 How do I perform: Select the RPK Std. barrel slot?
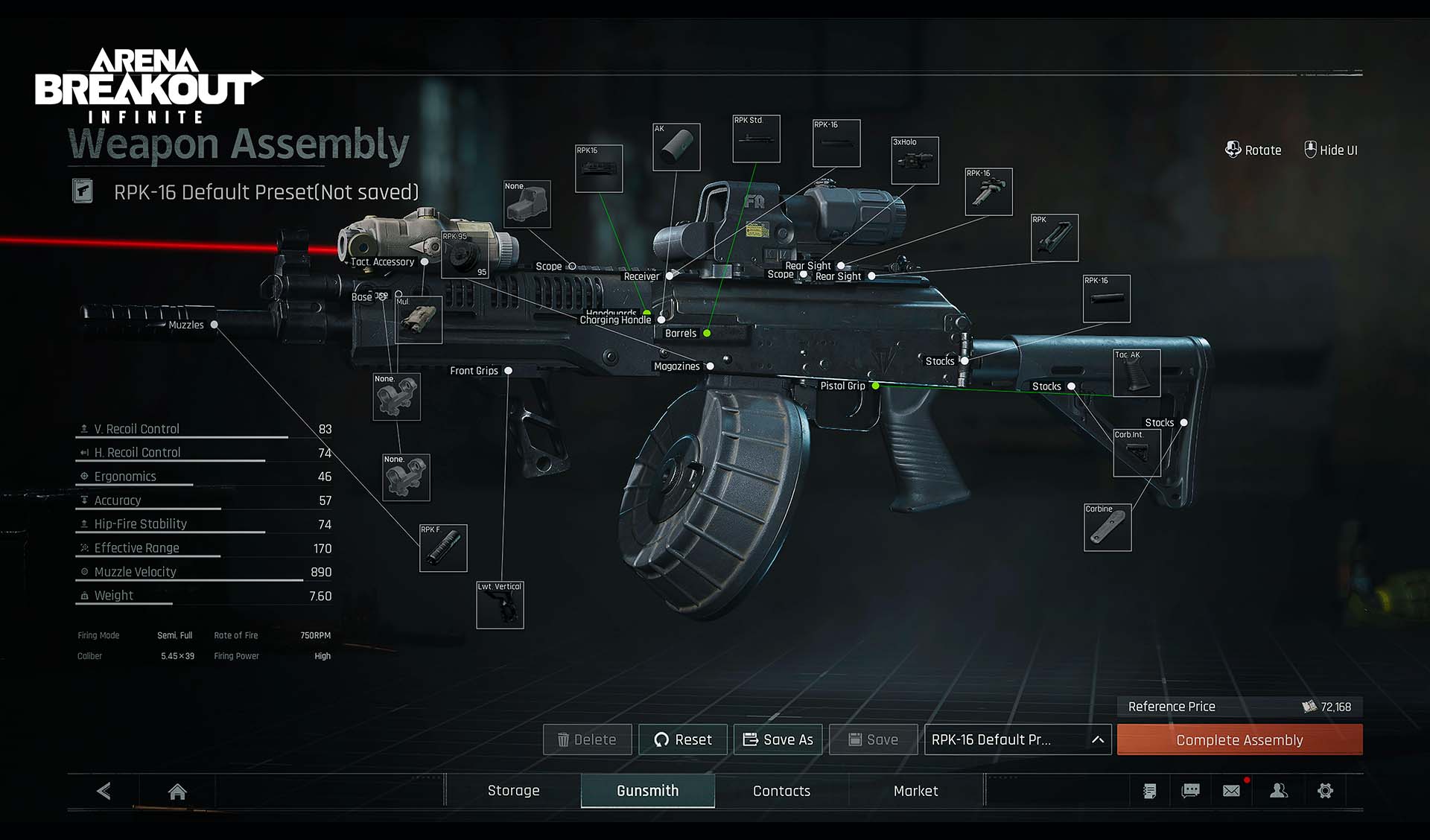coord(756,139)
